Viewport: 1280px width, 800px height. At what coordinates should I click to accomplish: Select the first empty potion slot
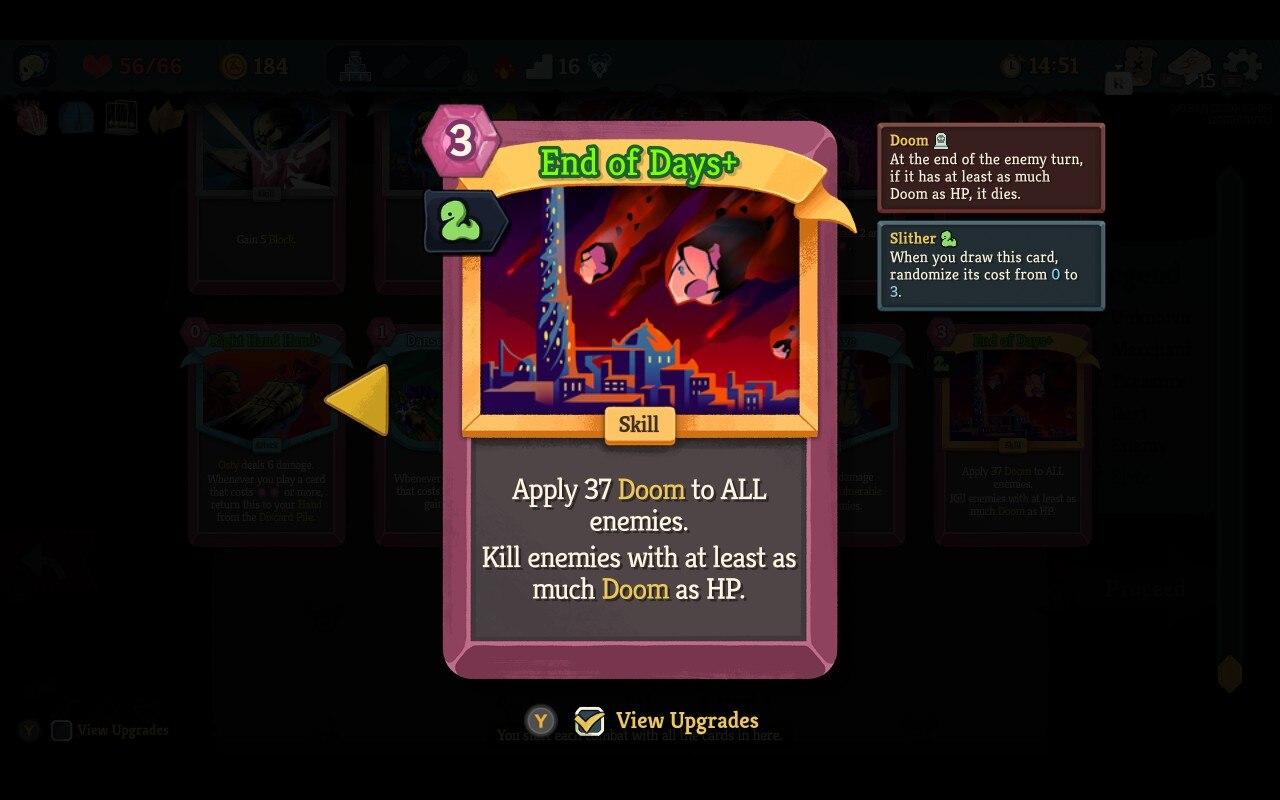point(395,67)
